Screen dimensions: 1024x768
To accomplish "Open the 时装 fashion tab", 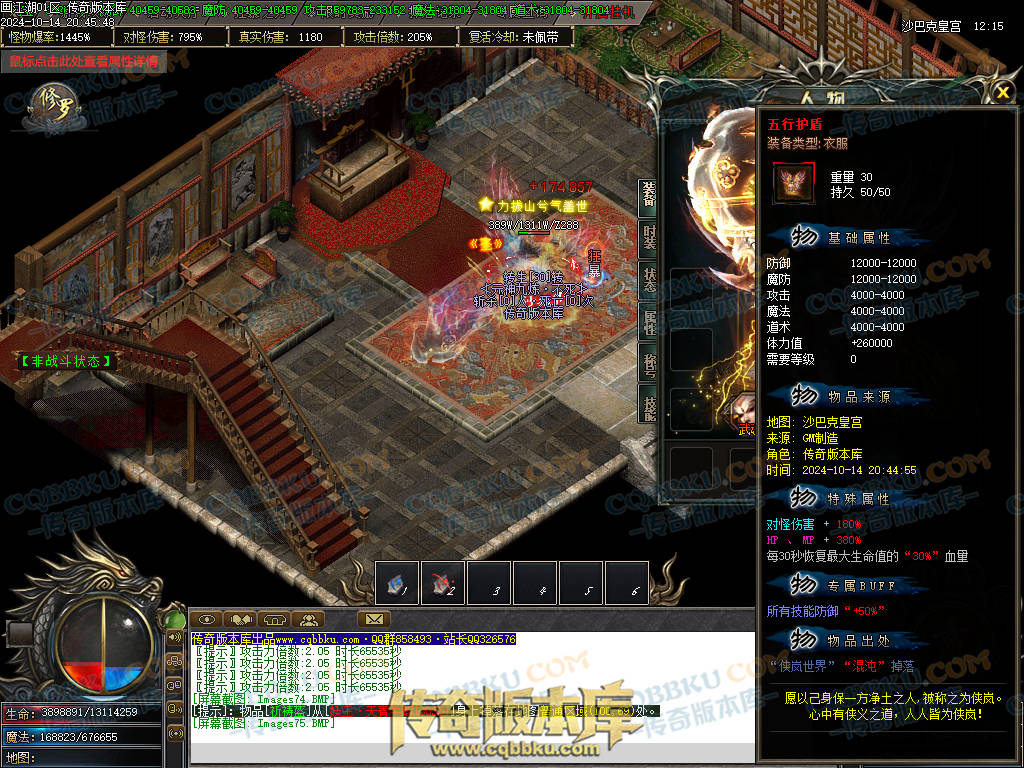I will click(649, 239).
